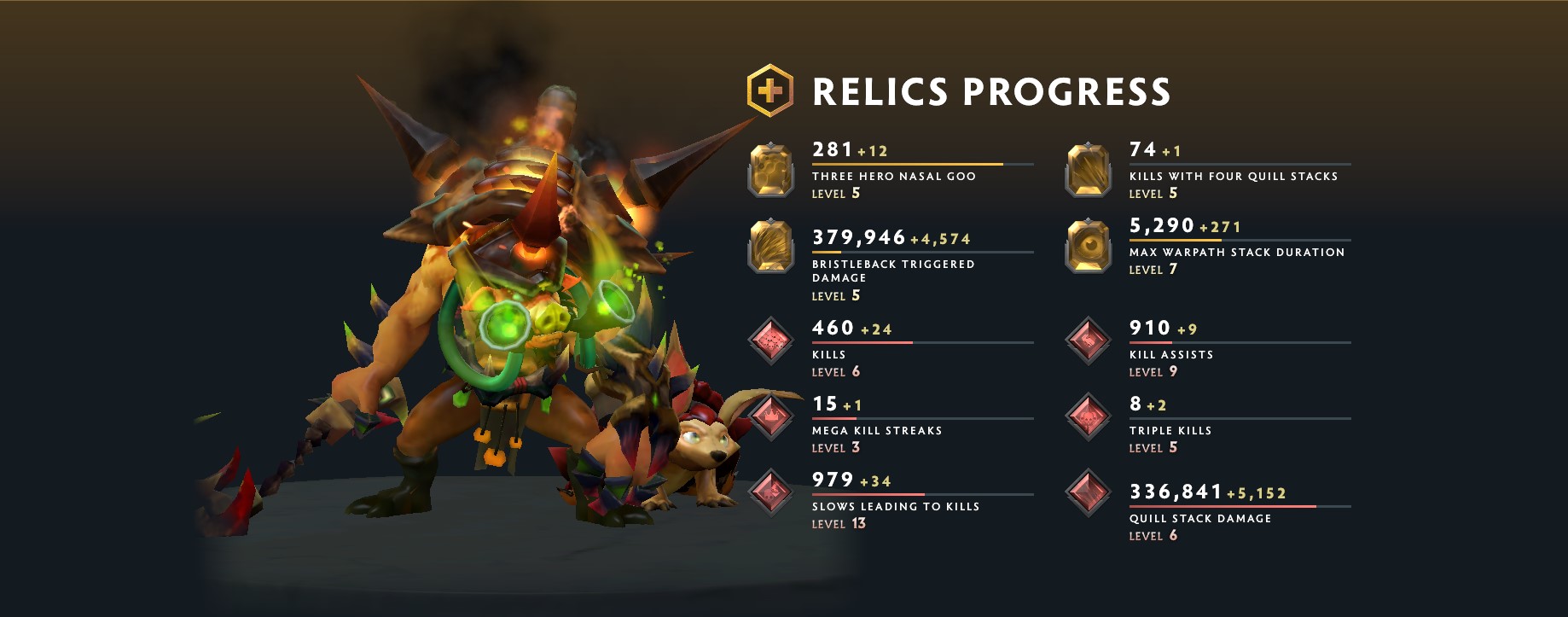
Task: Select the Kill Assists relic icon
Action: click(1087, 340)
